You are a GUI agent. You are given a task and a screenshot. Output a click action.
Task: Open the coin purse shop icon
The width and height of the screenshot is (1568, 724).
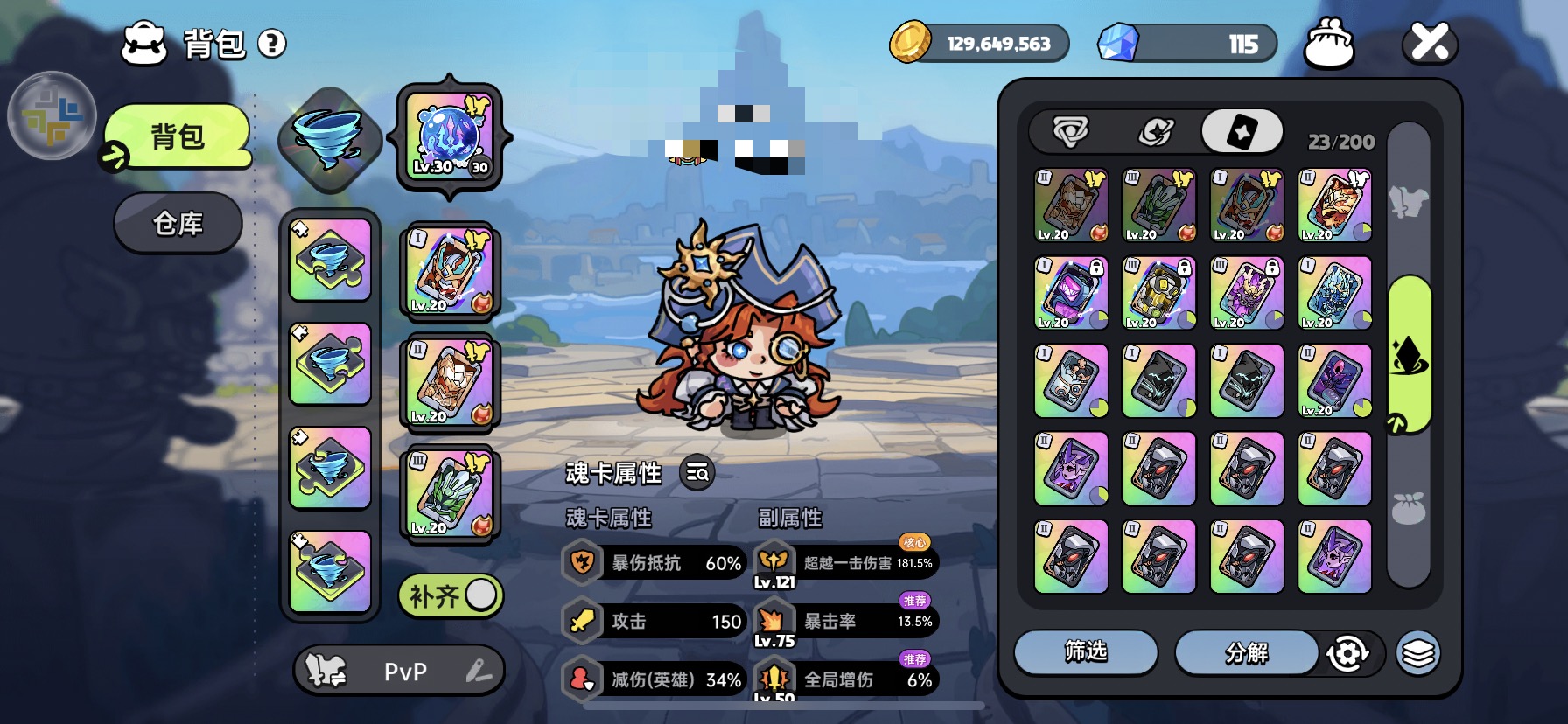click(1328, 44)
